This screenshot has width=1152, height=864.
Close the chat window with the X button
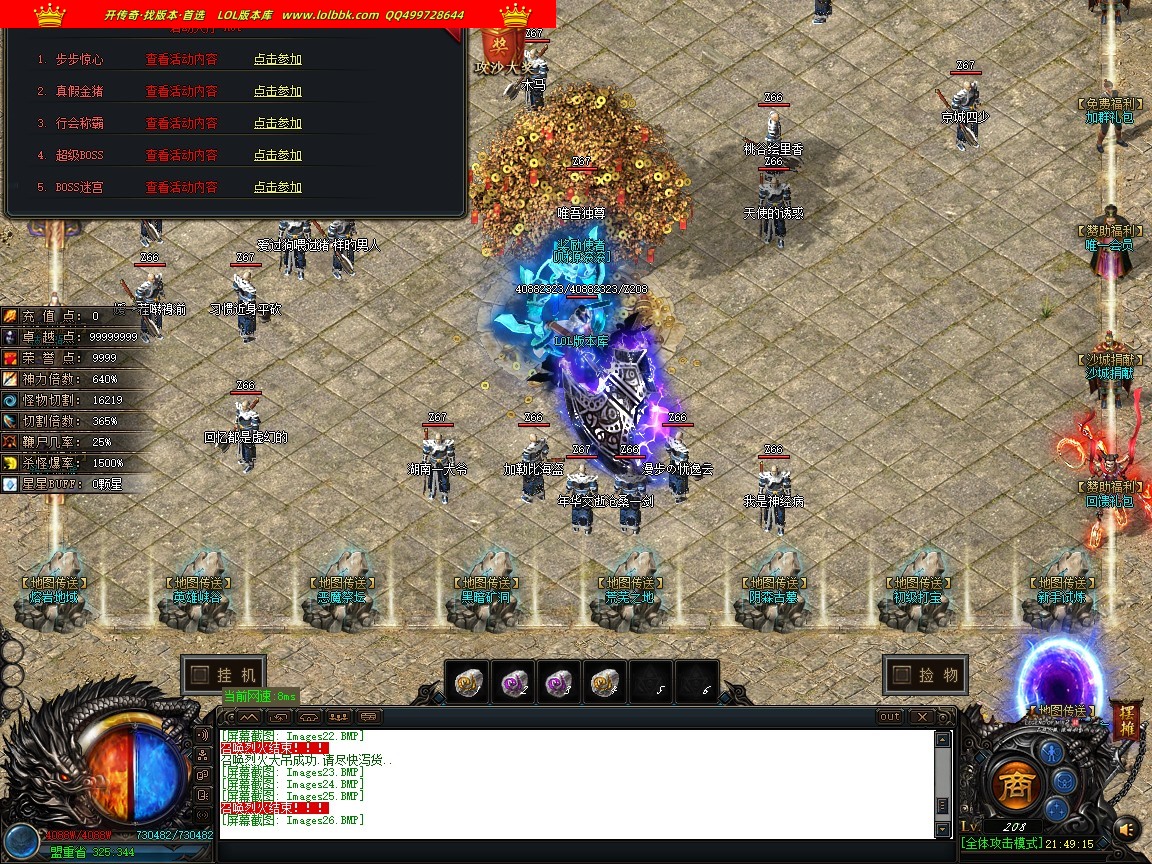pyautogui.click(x=921, y=717)
